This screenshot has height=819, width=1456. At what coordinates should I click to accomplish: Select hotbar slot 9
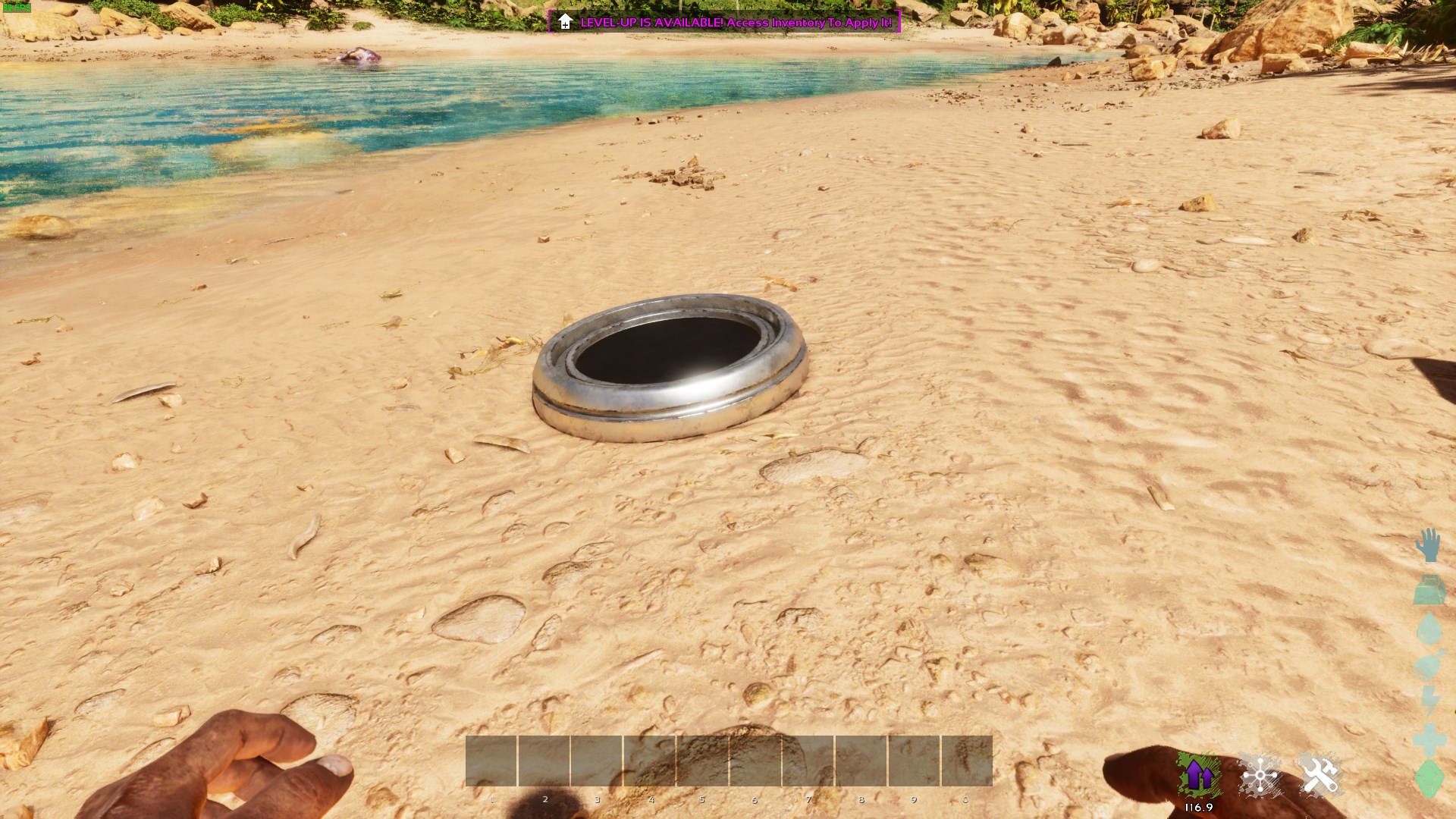[914, 762]
